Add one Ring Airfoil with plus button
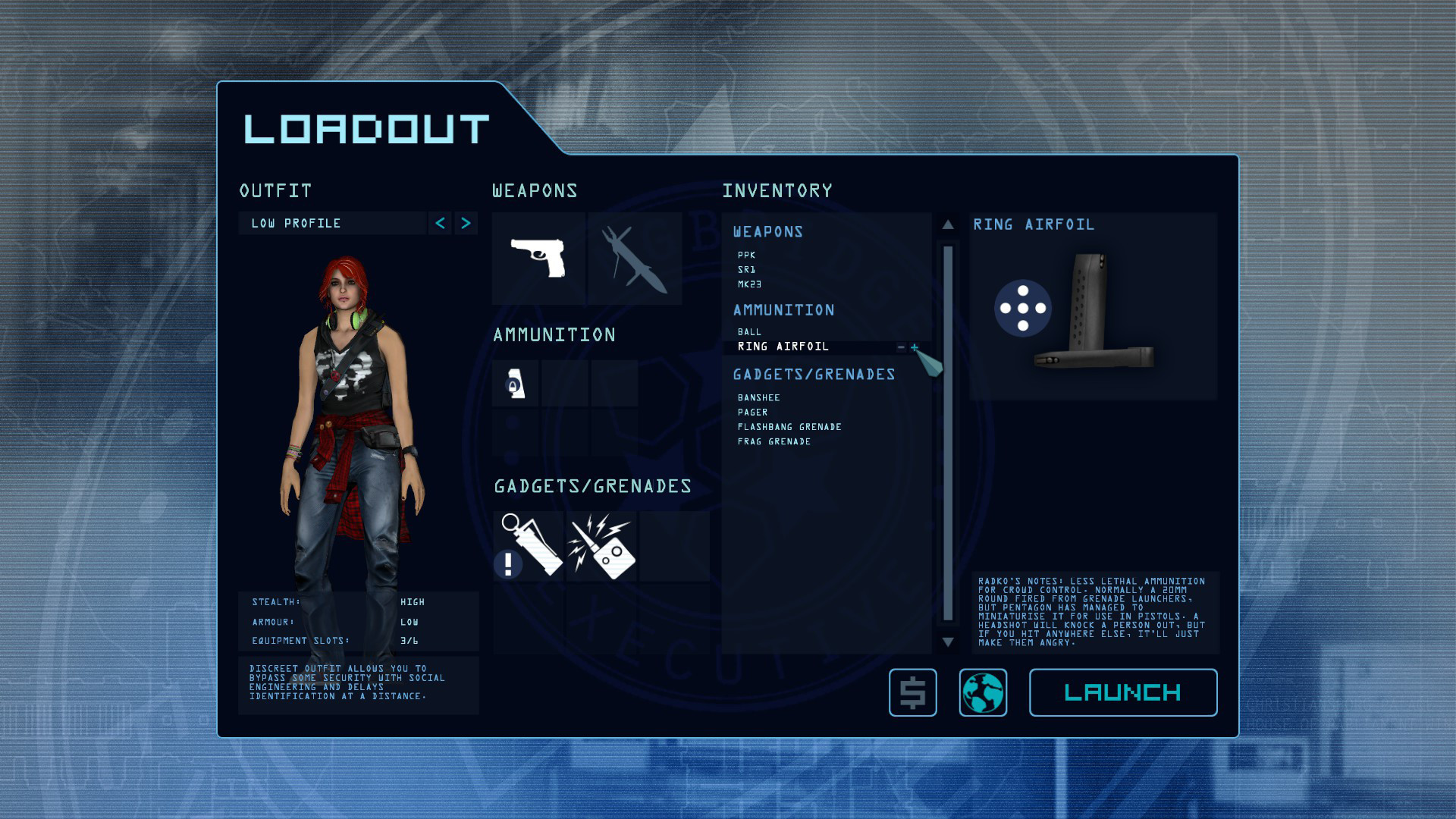This screenshot has height=819, width=1456. [x=915, y=347]
